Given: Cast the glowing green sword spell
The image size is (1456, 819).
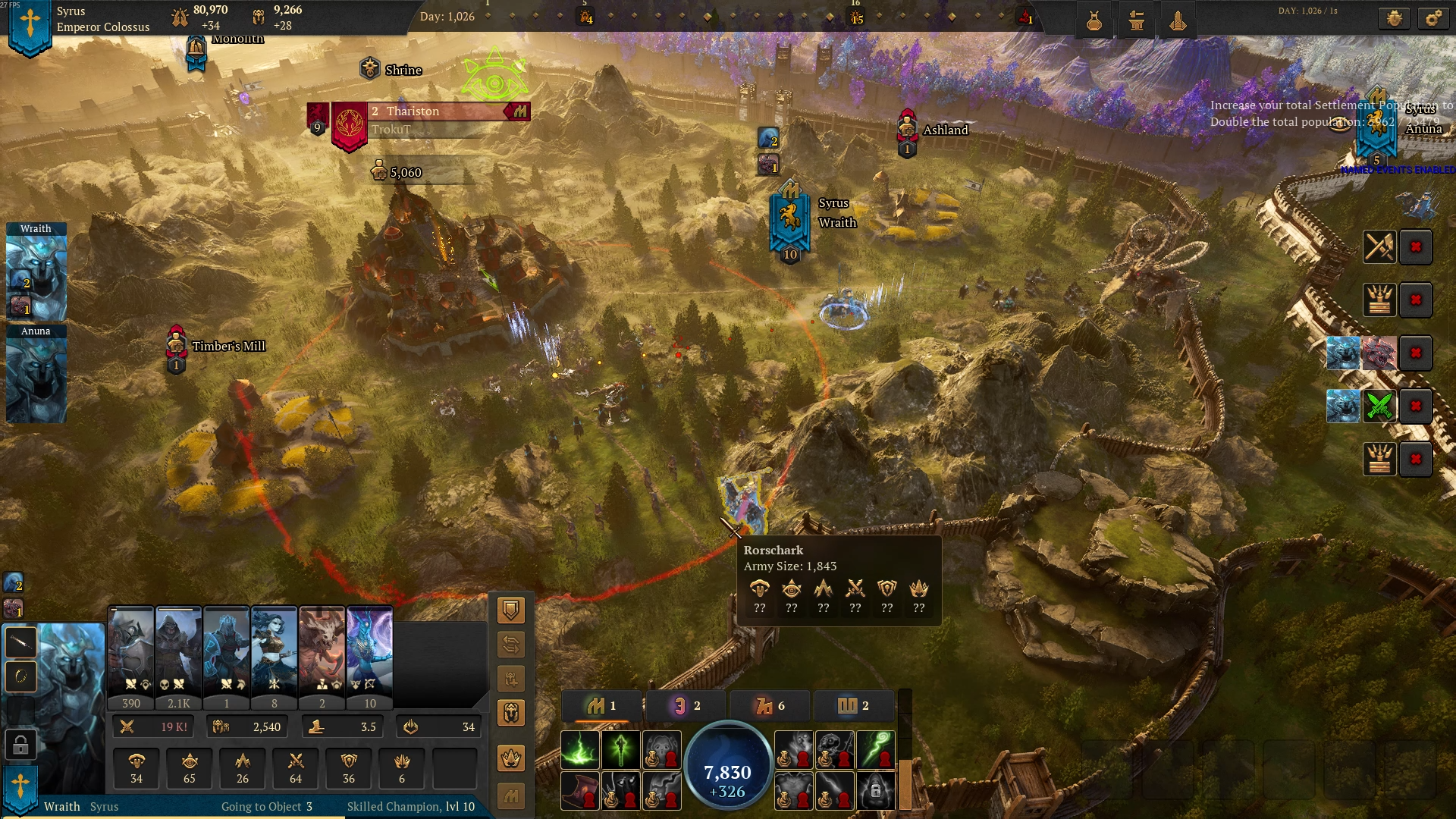Looking at the screenshot, I should tap(621, 749).
